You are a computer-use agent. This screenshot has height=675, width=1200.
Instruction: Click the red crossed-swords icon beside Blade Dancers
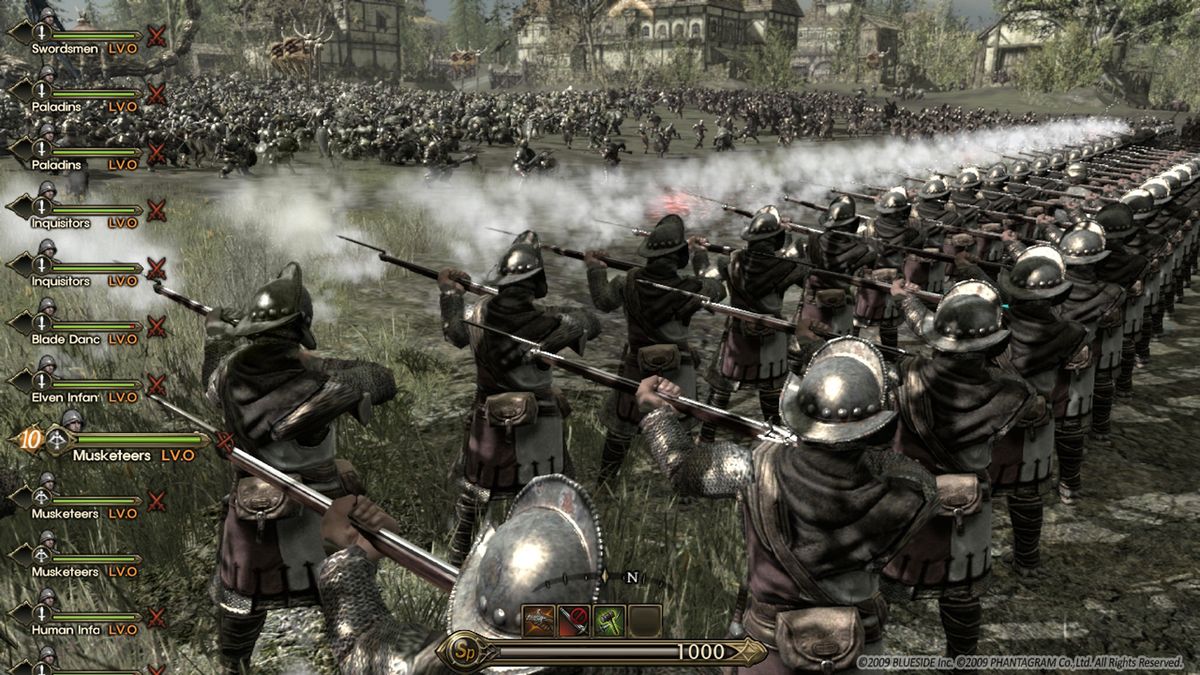click(156, 327)
